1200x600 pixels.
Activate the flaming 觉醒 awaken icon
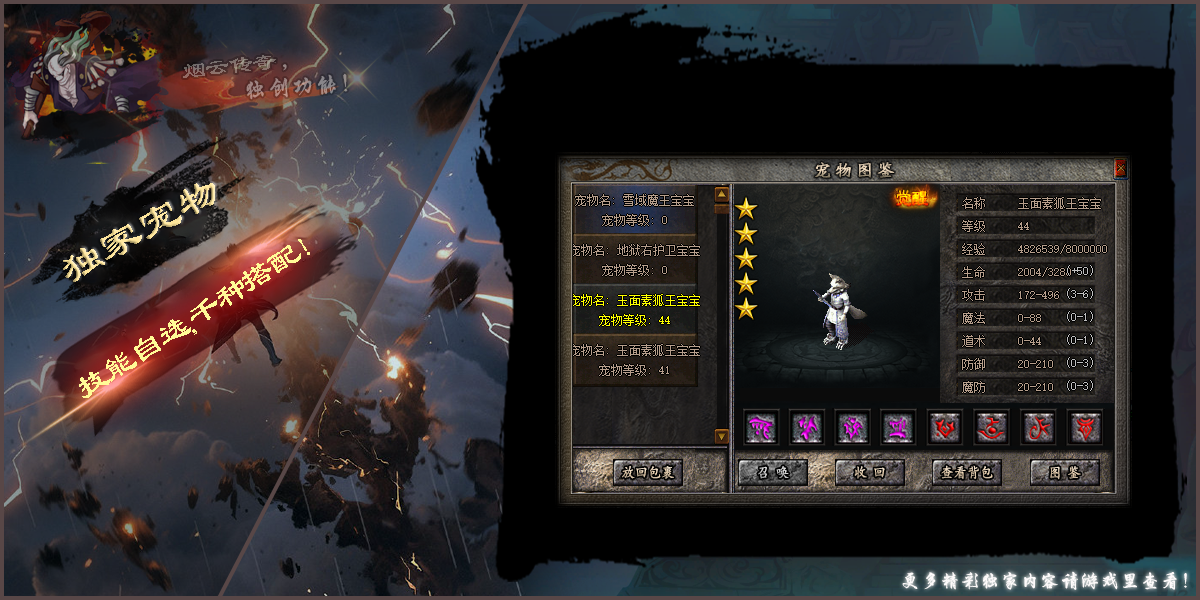911,197
